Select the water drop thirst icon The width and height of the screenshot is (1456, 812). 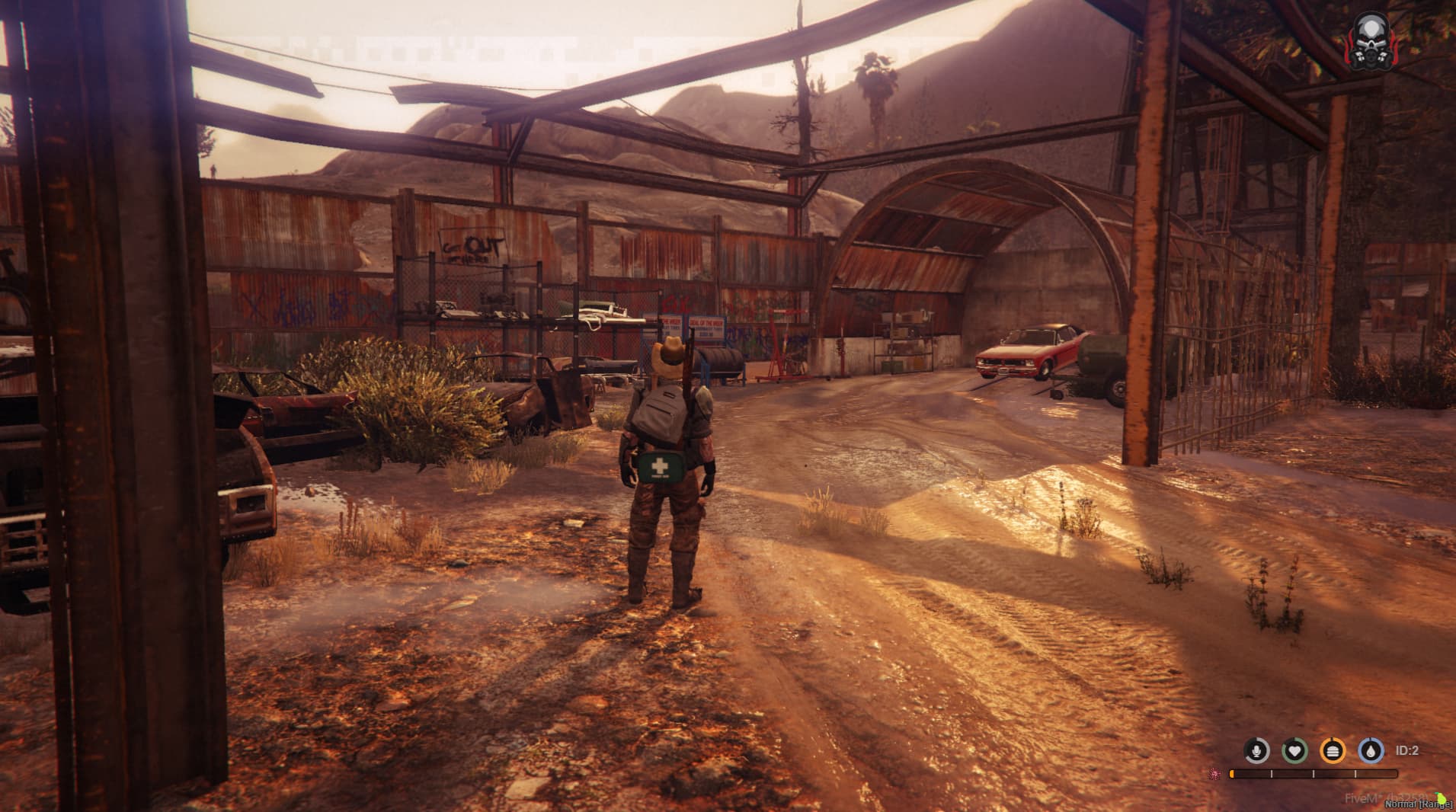[1371, 751]
